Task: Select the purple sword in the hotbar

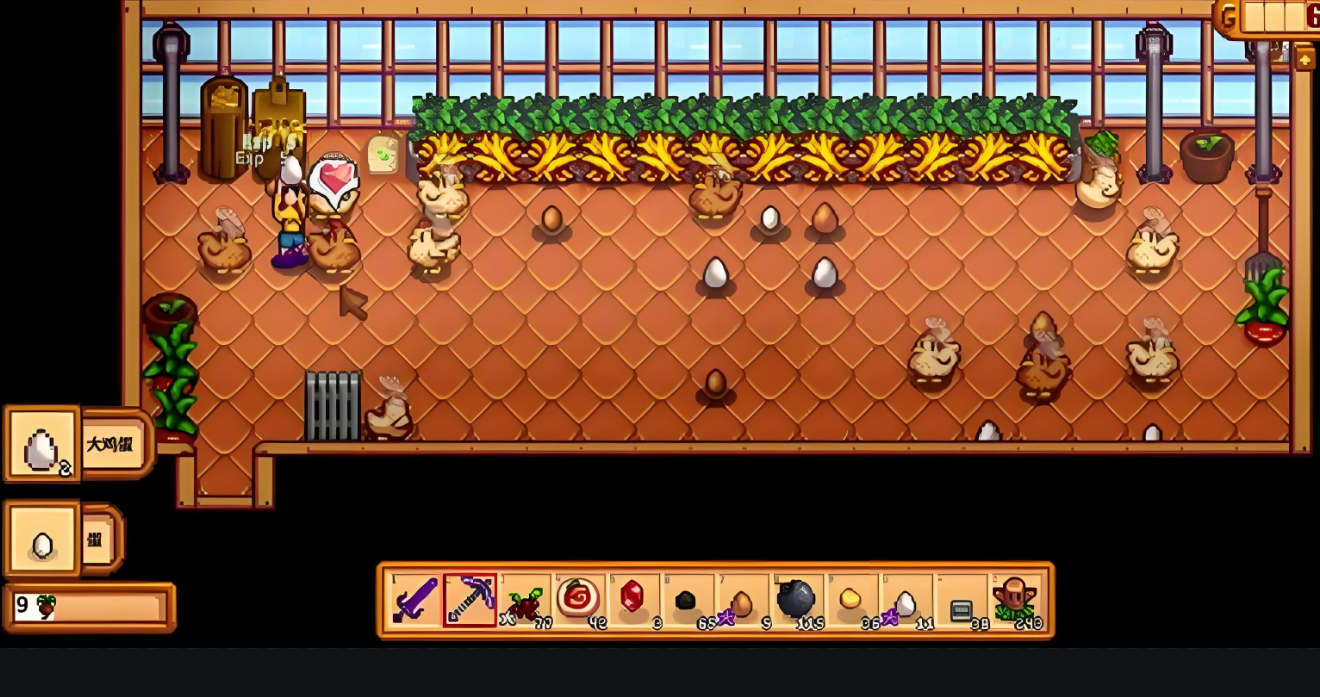Action: click(415, 600)
